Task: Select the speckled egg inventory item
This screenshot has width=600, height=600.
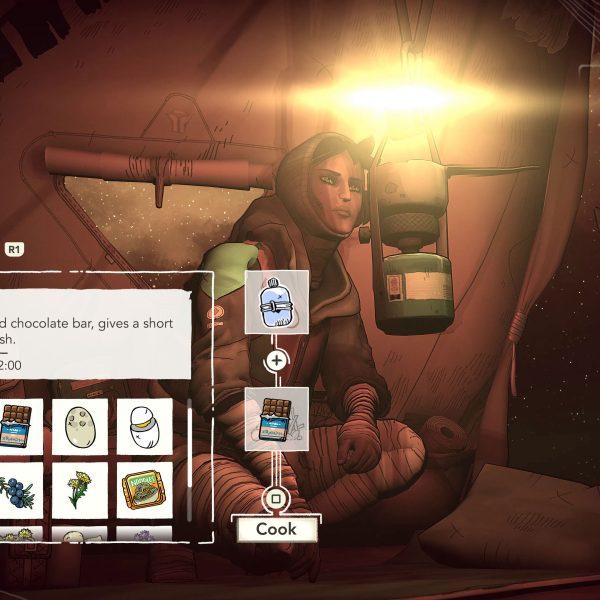Action: 80,426
